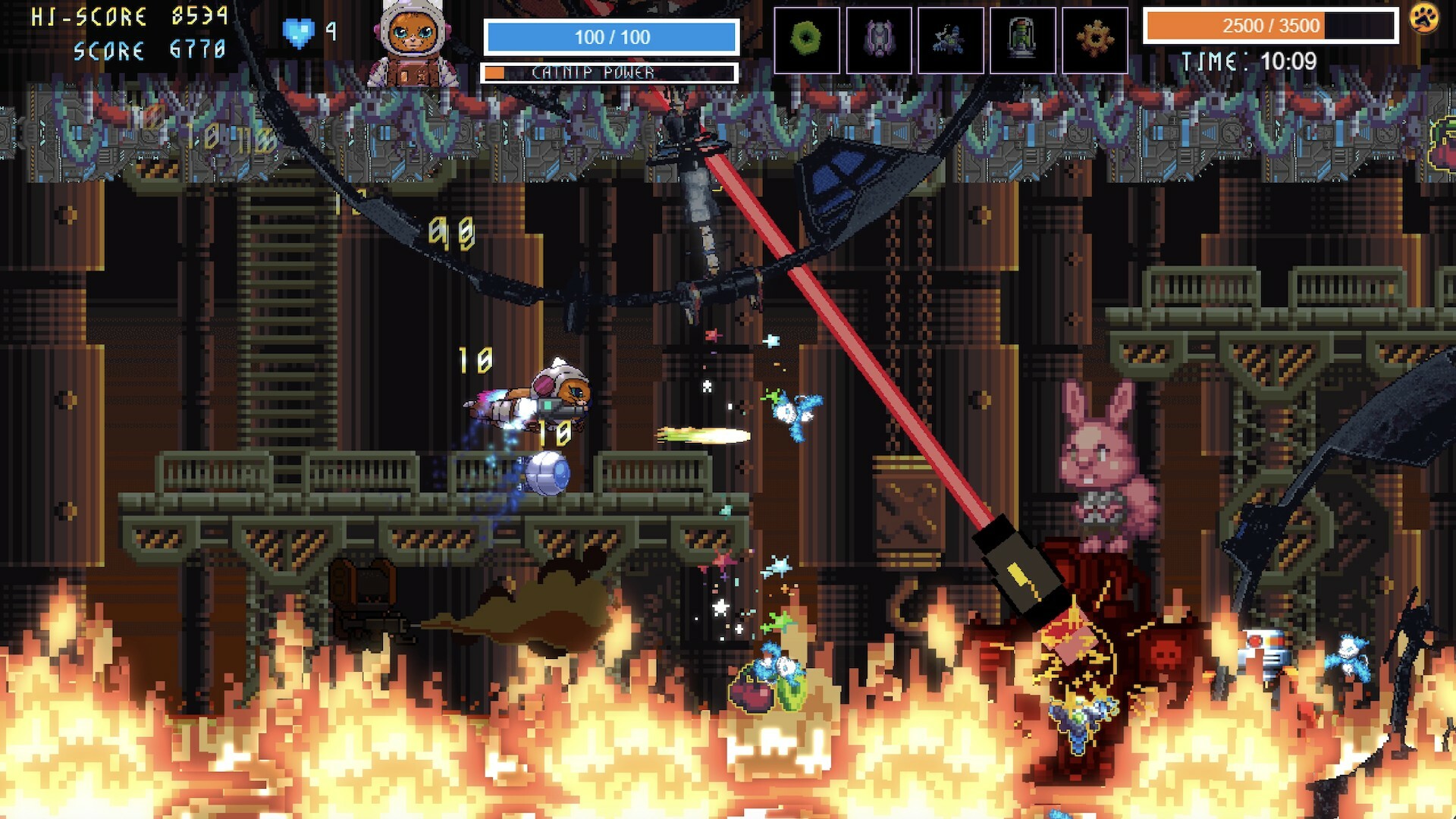Click the HI-SCORE 8534 display

click(x=125, y=17)
